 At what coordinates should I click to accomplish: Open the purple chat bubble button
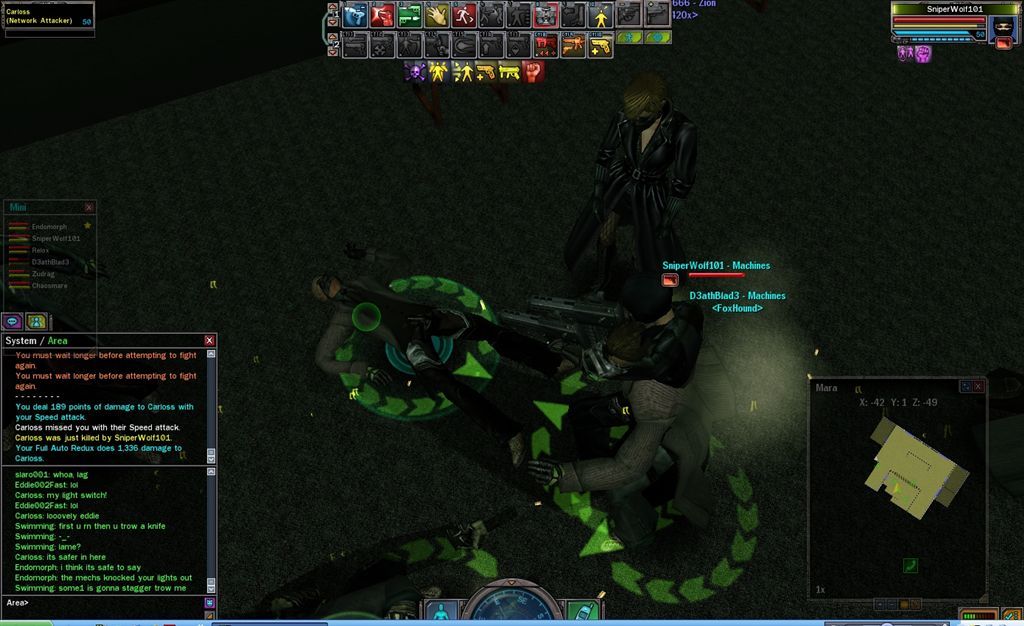coord(13,321)
